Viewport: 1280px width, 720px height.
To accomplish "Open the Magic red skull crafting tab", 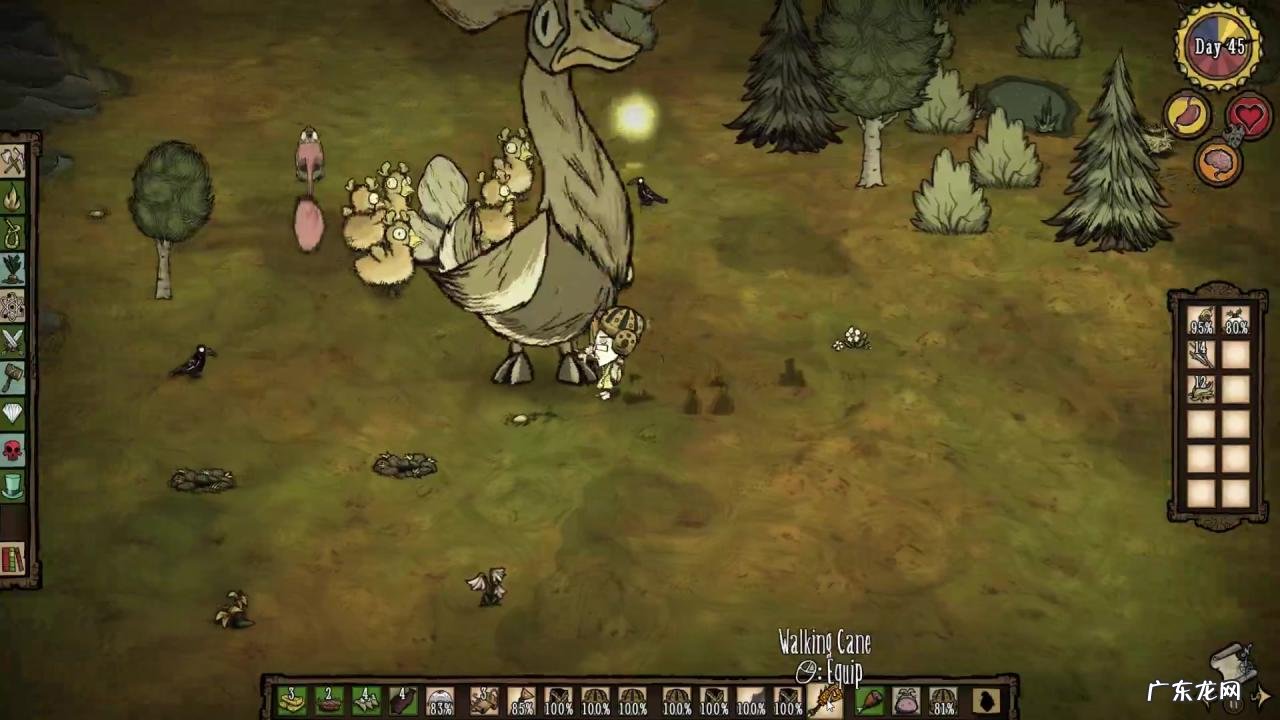I will click(x=13, y=450).
